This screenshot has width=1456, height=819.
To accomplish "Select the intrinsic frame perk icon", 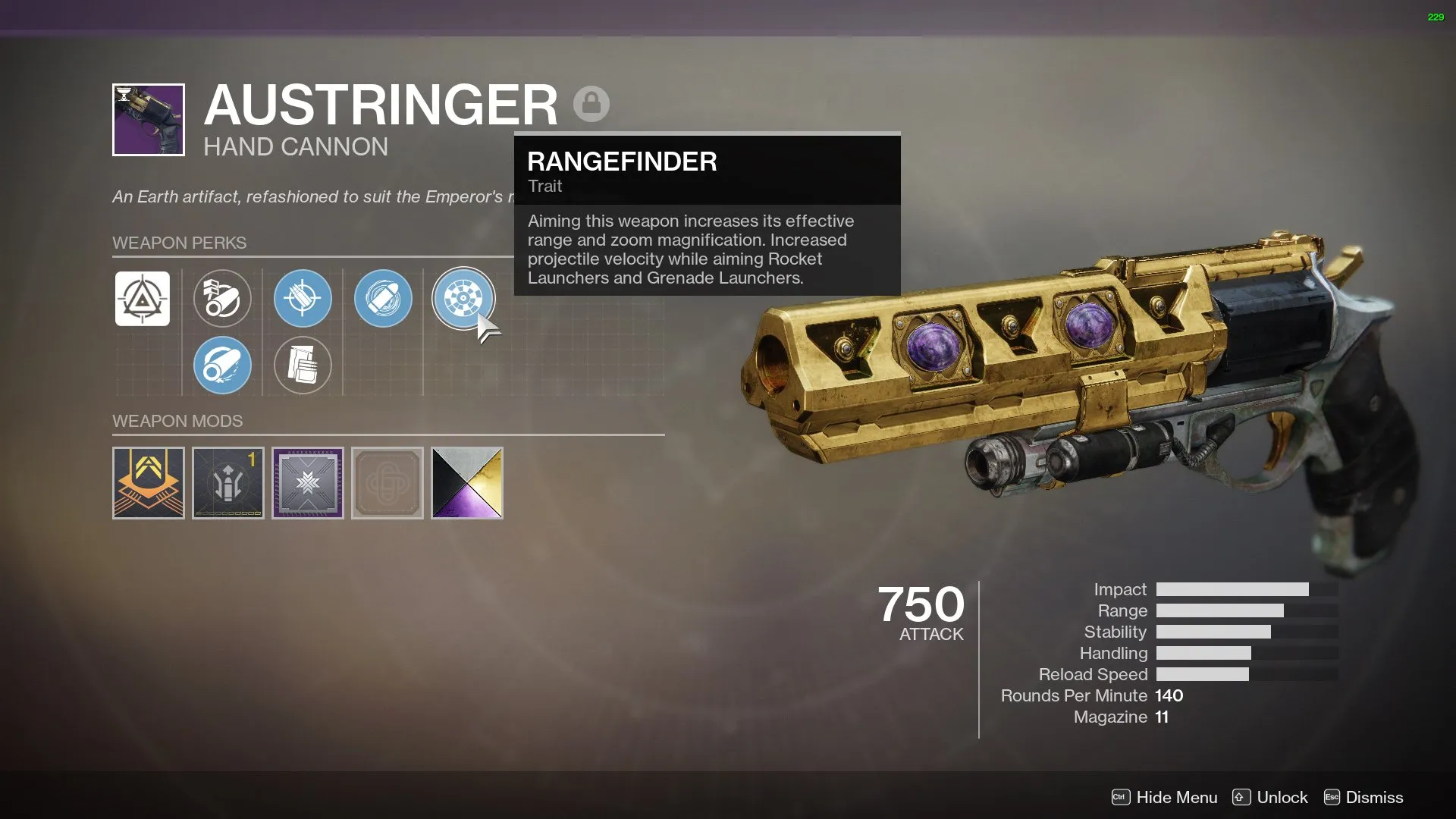I will point(144,299).
